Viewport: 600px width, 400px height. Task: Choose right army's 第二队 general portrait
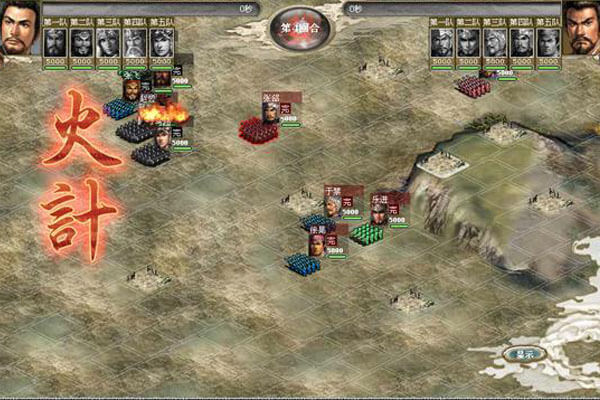(x=468, y=42)
